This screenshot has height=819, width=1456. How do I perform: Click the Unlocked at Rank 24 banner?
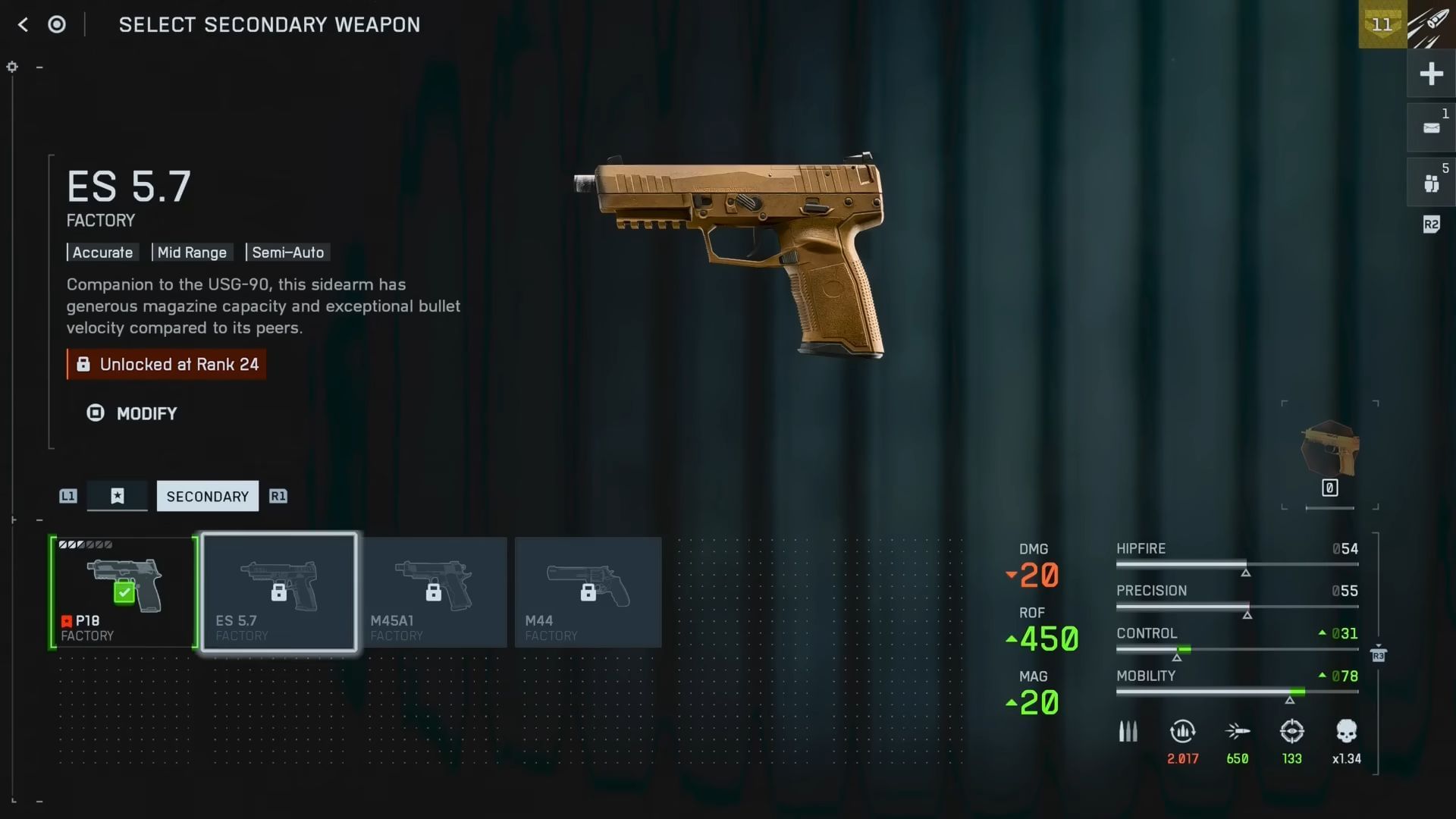[x=166, y=365]
